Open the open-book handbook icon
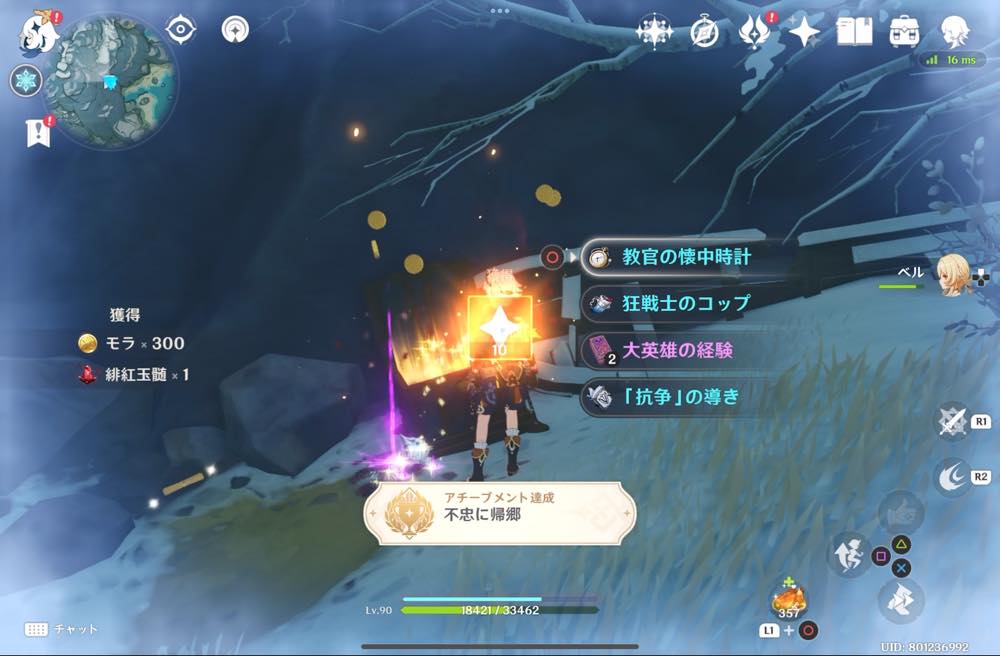Screen dimensions: 1000x656 pyautogui.click(x=855, y=31)
